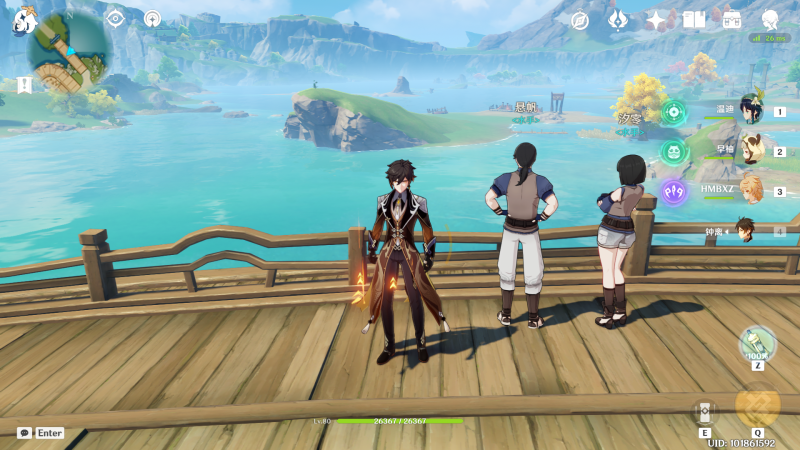
Task: Open the character profile head icon
Action: click(x=770, y=20)
